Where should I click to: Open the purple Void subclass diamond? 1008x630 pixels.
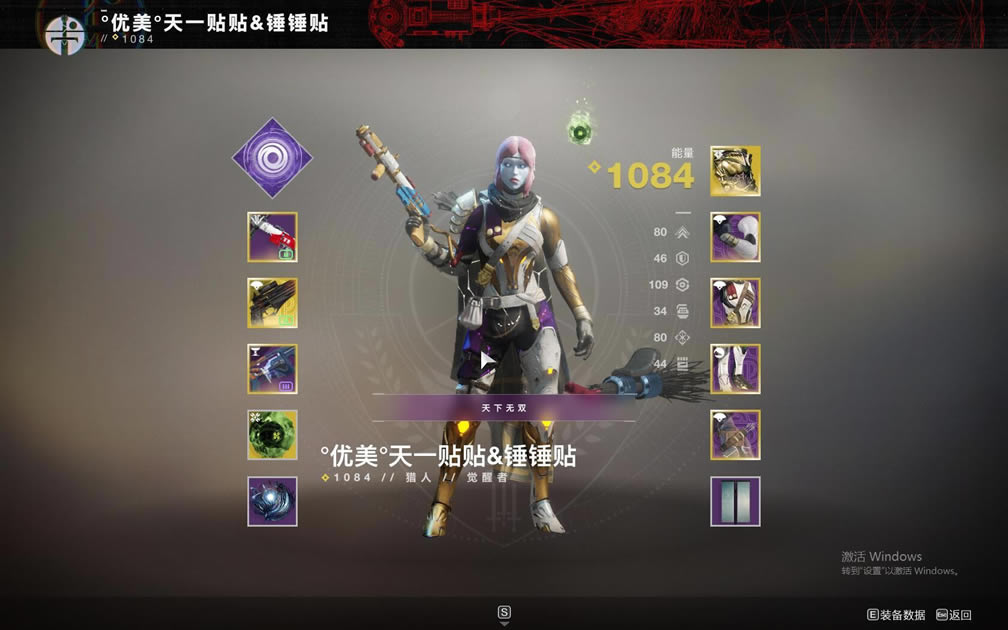coord(272,158)
